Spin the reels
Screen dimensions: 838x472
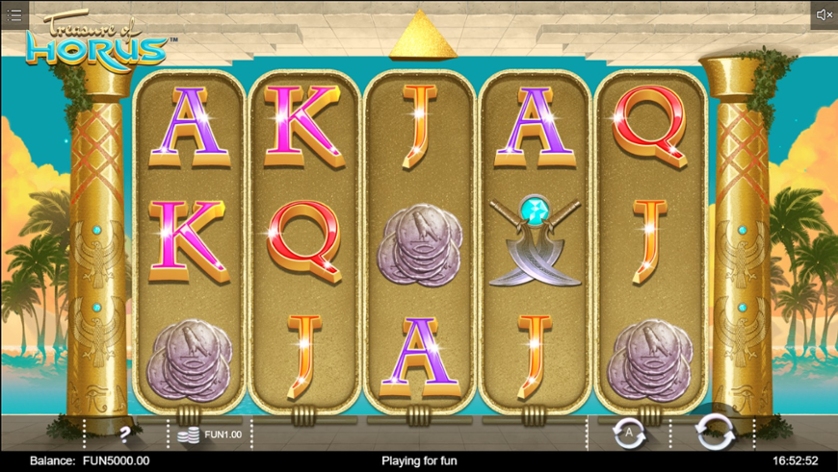(x=714, y=432)
